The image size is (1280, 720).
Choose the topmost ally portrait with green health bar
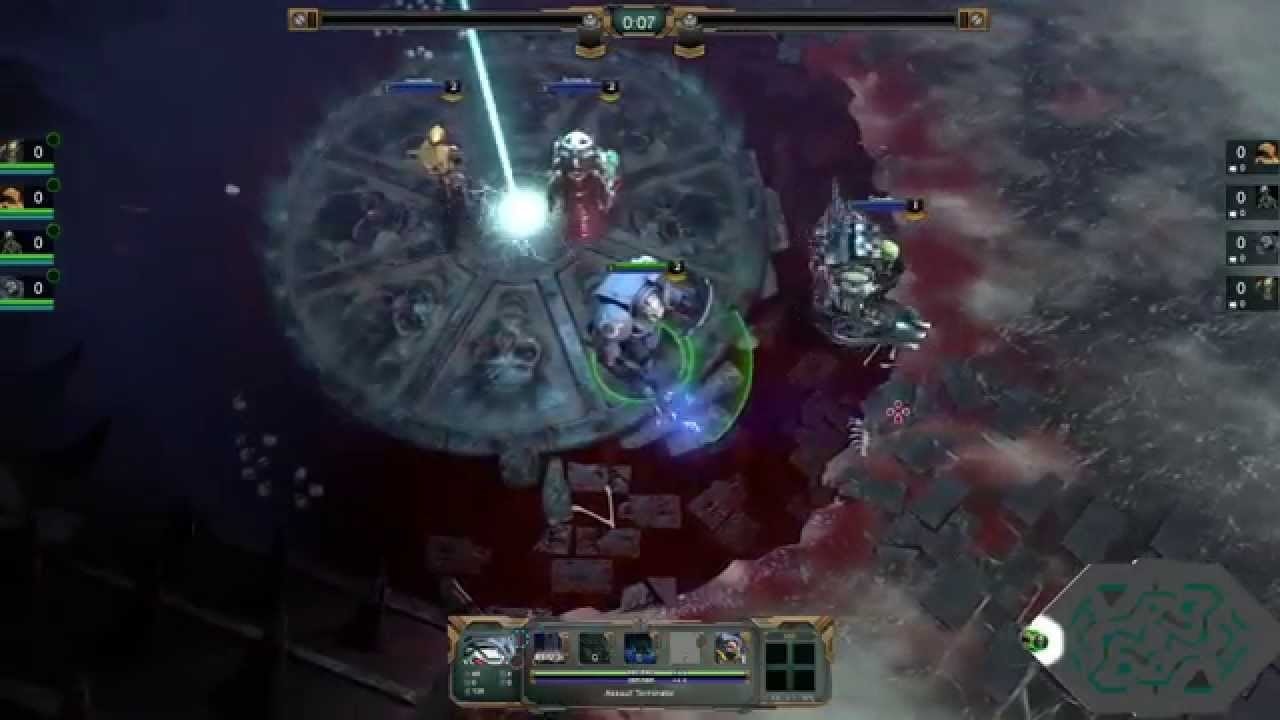(x=12, y=151)
